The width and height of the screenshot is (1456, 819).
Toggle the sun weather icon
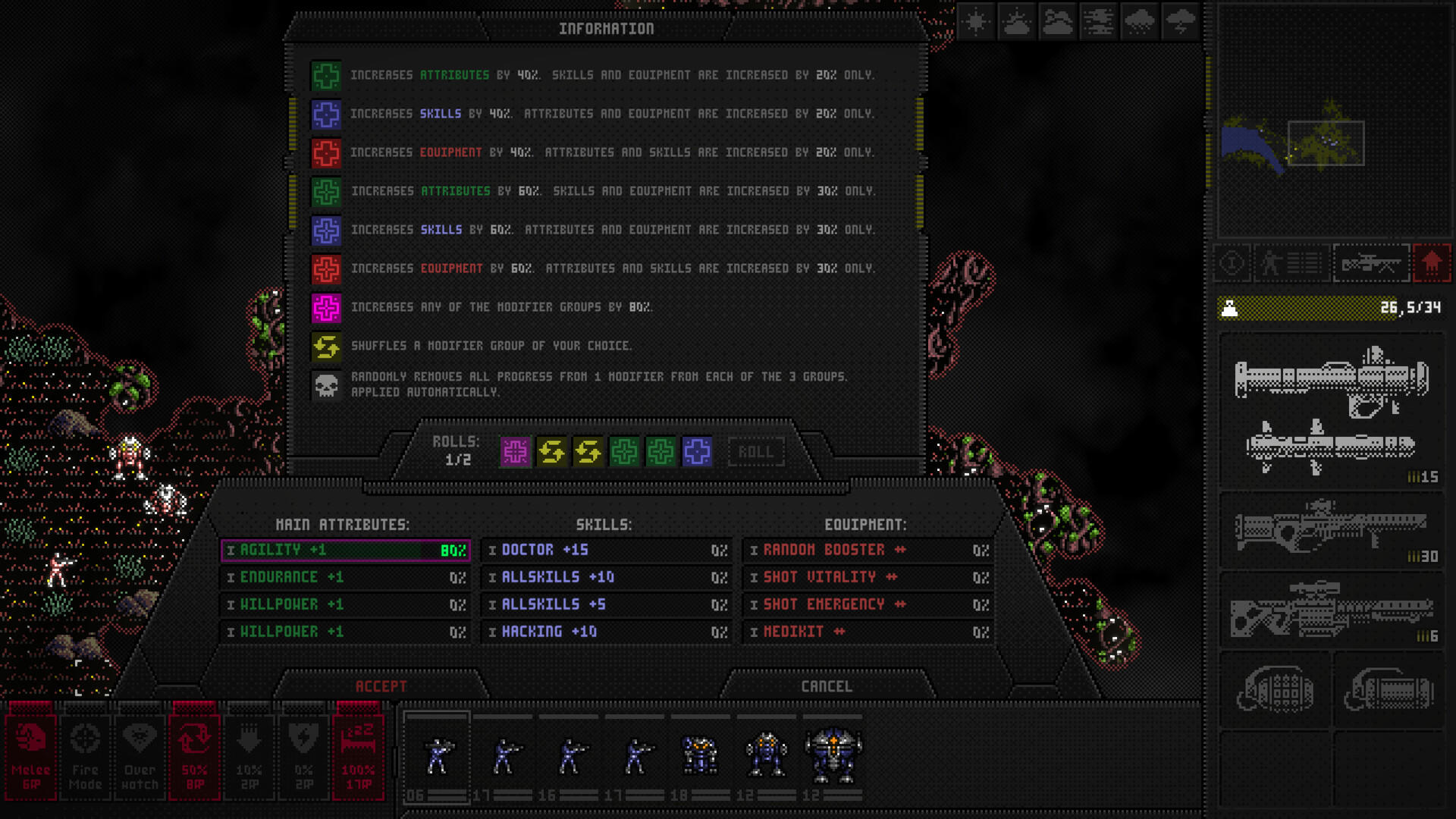(975, 22)
